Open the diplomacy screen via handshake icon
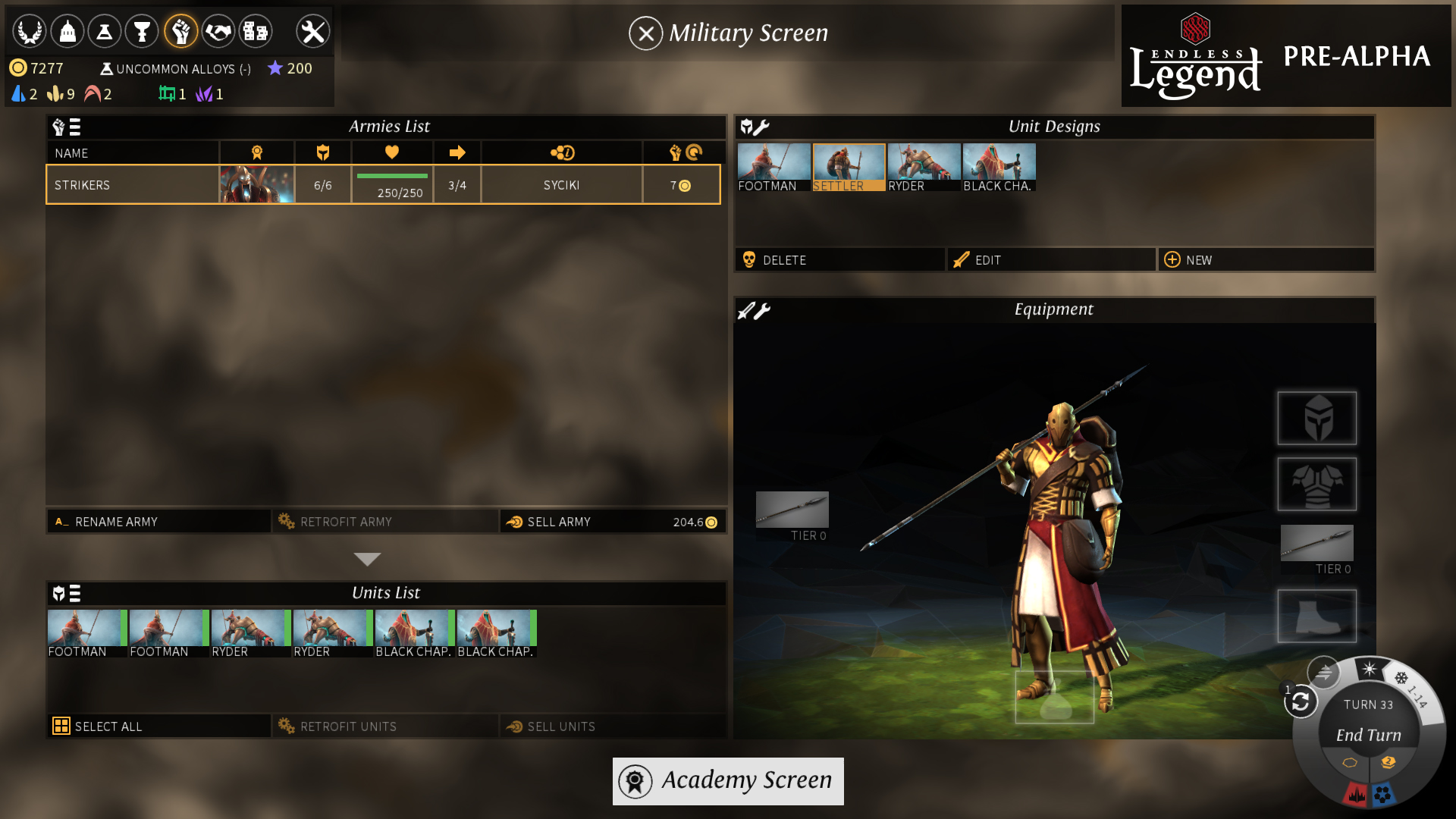This screenshot has height=819, width=1456. coord(218,31)
